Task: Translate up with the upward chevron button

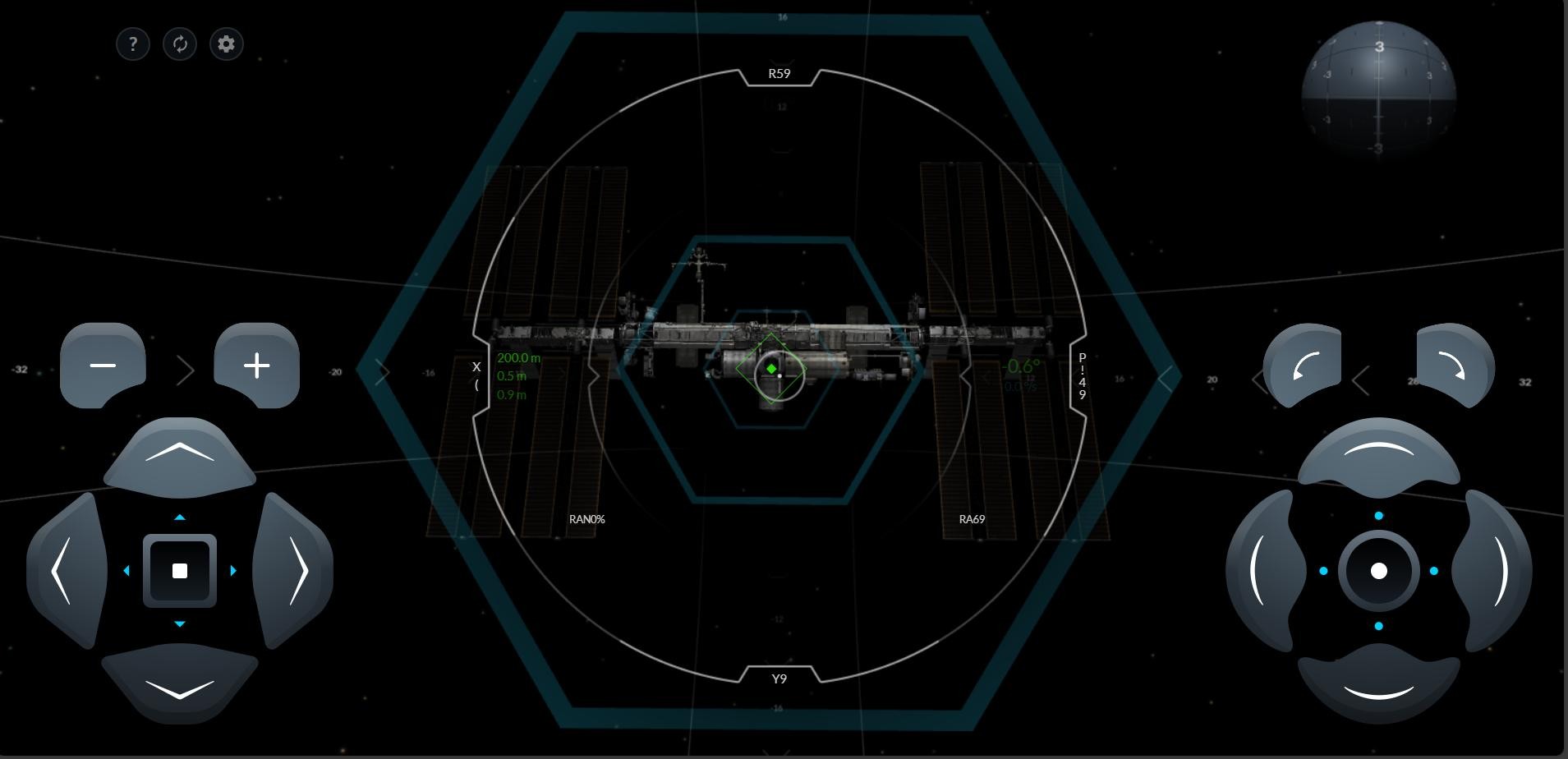Action: click(180, 456)
